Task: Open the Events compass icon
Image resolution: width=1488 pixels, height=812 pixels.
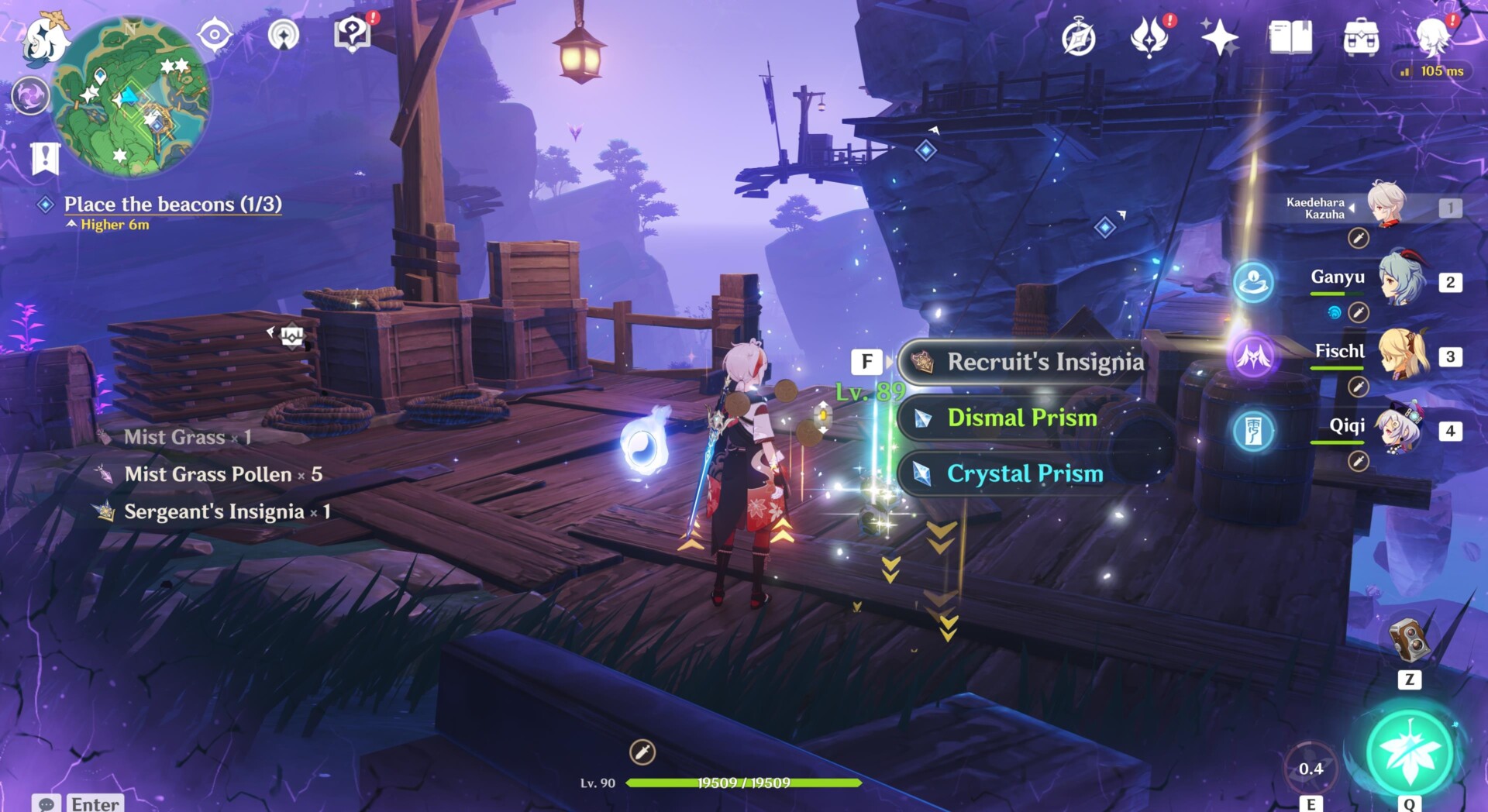Action: (x=1078, y=38)
